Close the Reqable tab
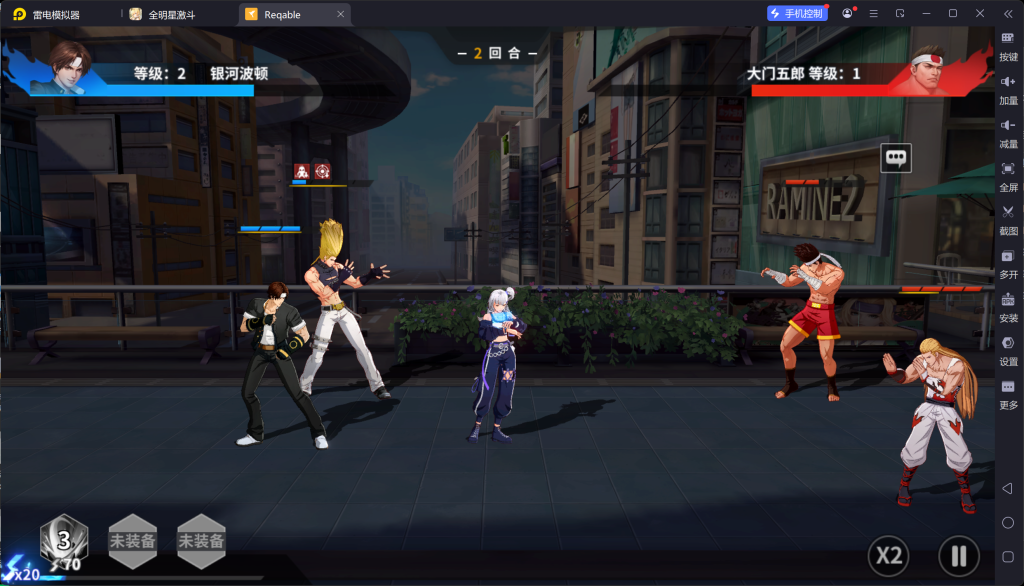 point(341,14)
